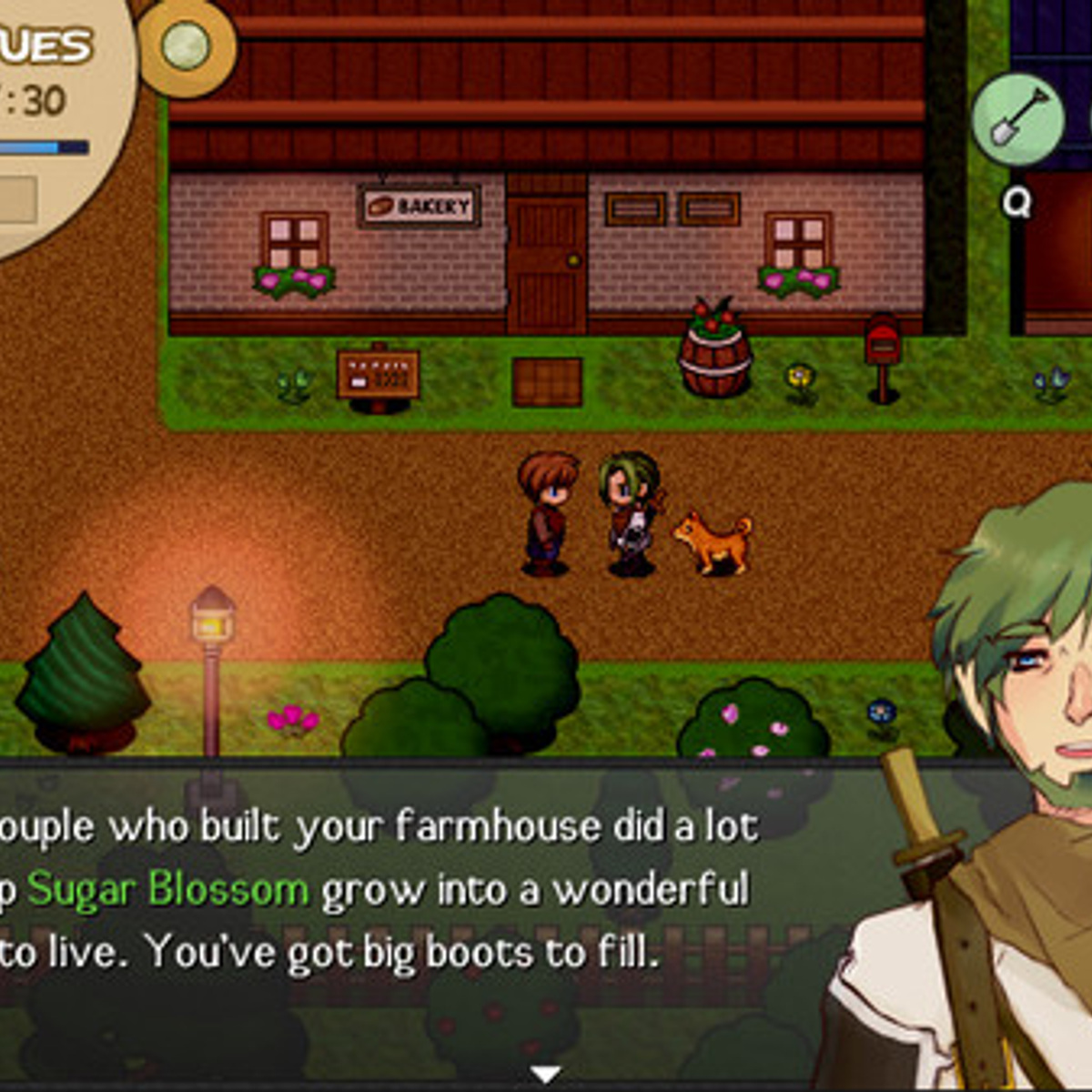Click the round moon weather icon

[186, 45]
